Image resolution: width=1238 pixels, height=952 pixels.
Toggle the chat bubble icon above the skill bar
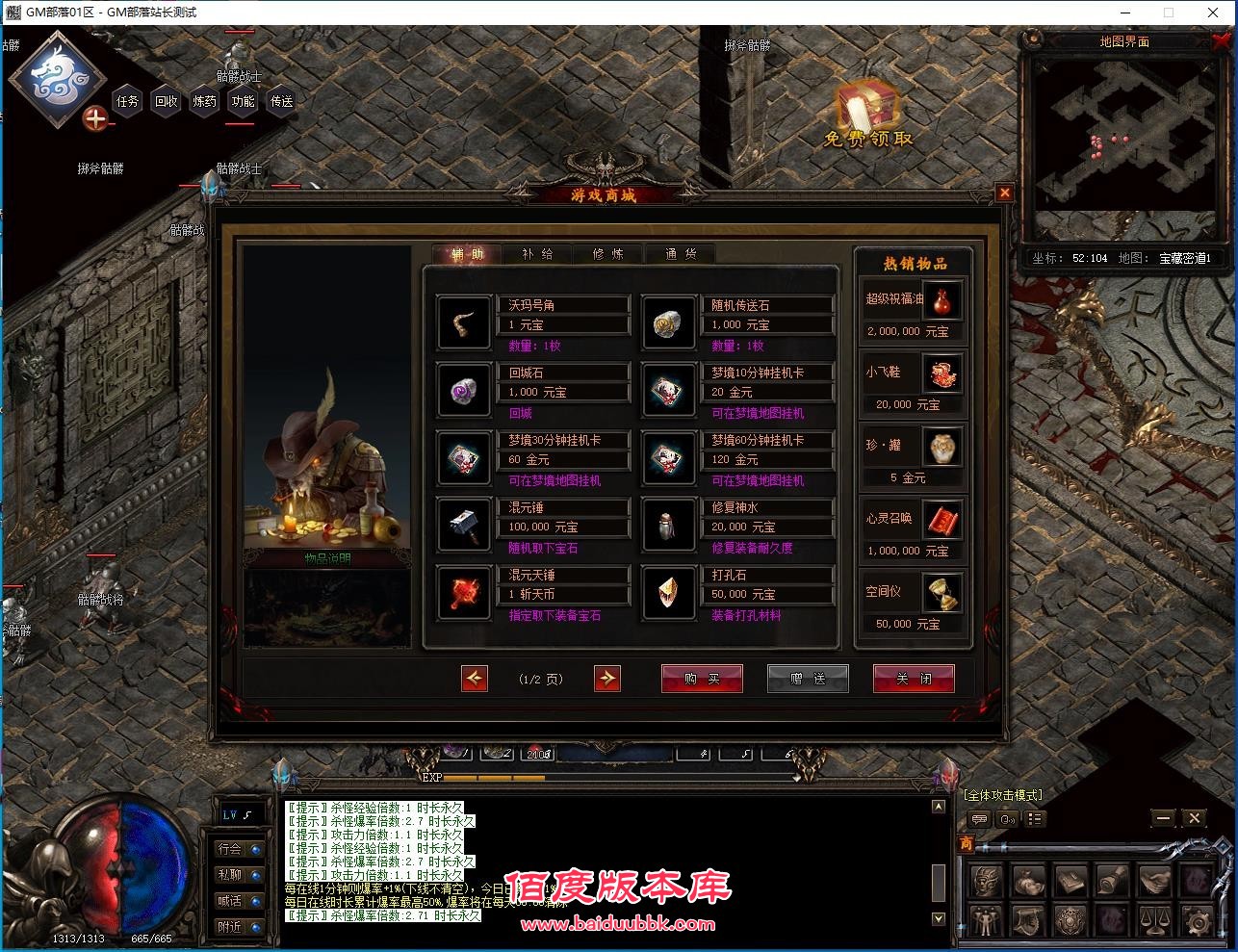pyautogui.click(x=979, y=818)
